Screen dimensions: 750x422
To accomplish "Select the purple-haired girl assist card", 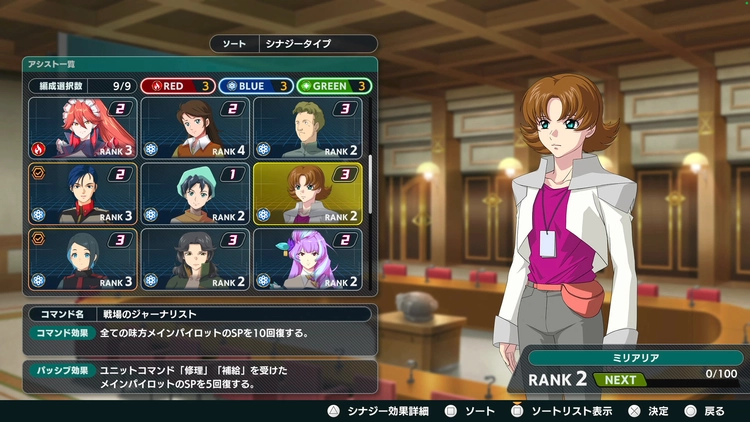I will click(x=308, y=259).
